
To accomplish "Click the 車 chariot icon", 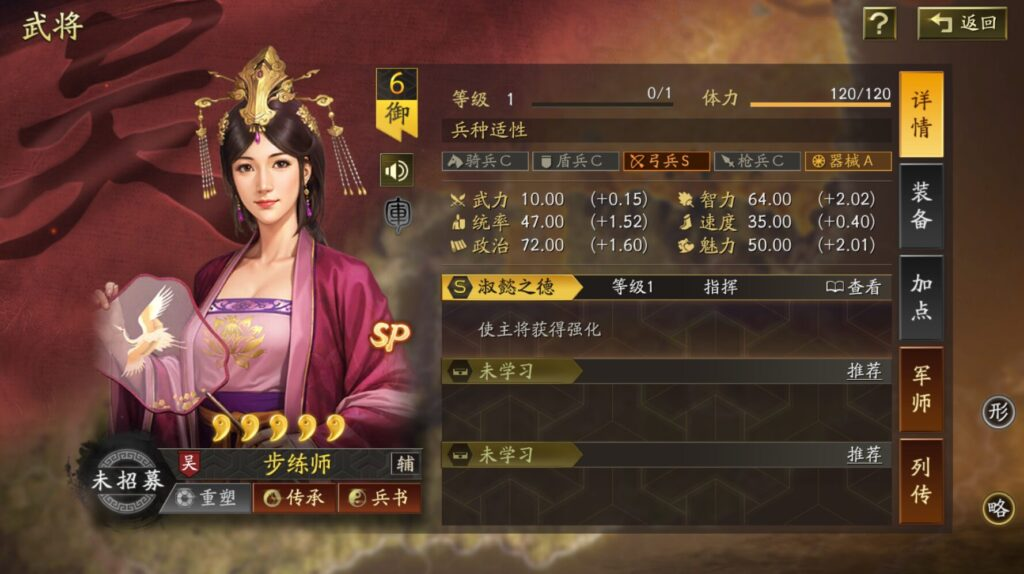I will click(x=396, y=215).
